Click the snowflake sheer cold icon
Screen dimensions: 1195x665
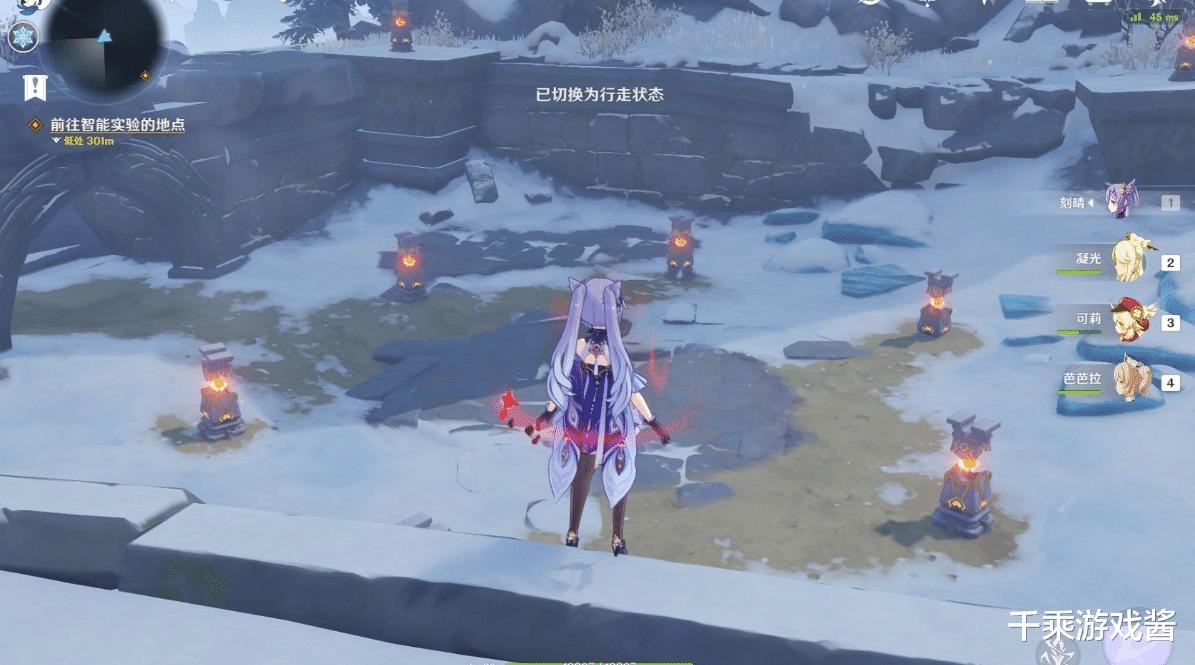point(21,38)
